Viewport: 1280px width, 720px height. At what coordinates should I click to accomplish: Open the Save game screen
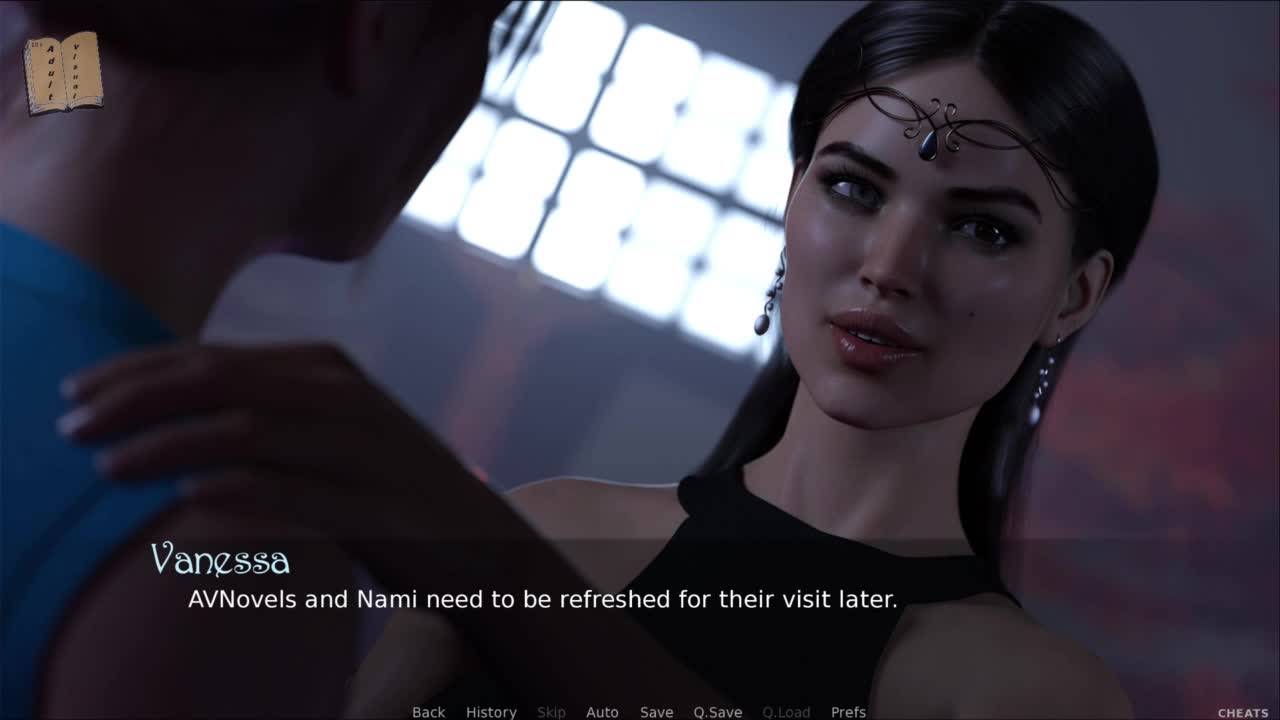[x=656, y=712]
